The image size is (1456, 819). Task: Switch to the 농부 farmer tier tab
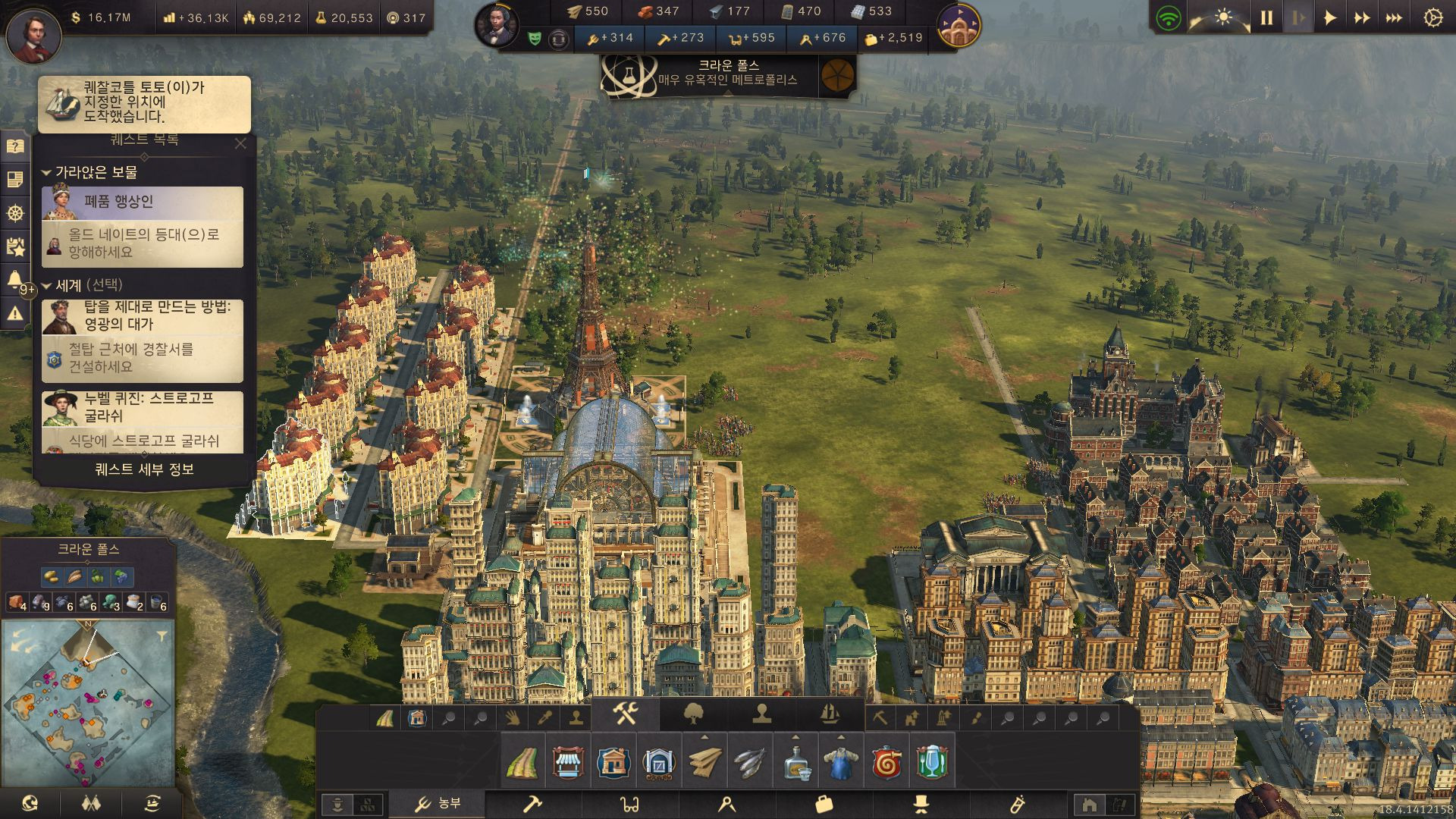[x=438, y=804]
